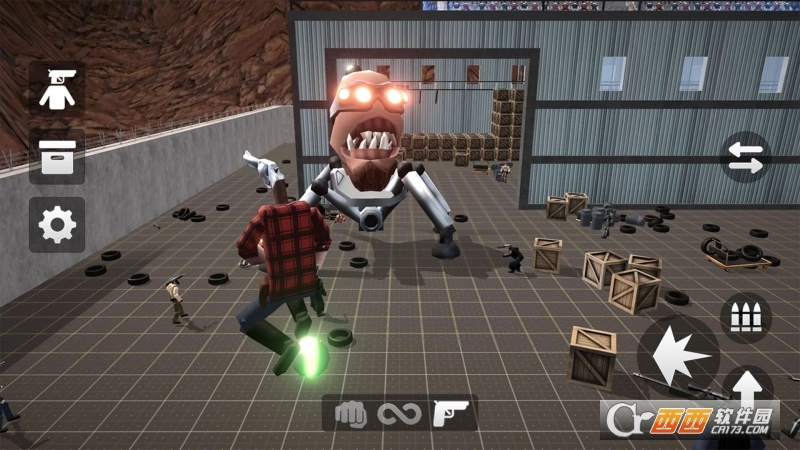
Task: Open the gear settings menu
Action: [57, 224]
